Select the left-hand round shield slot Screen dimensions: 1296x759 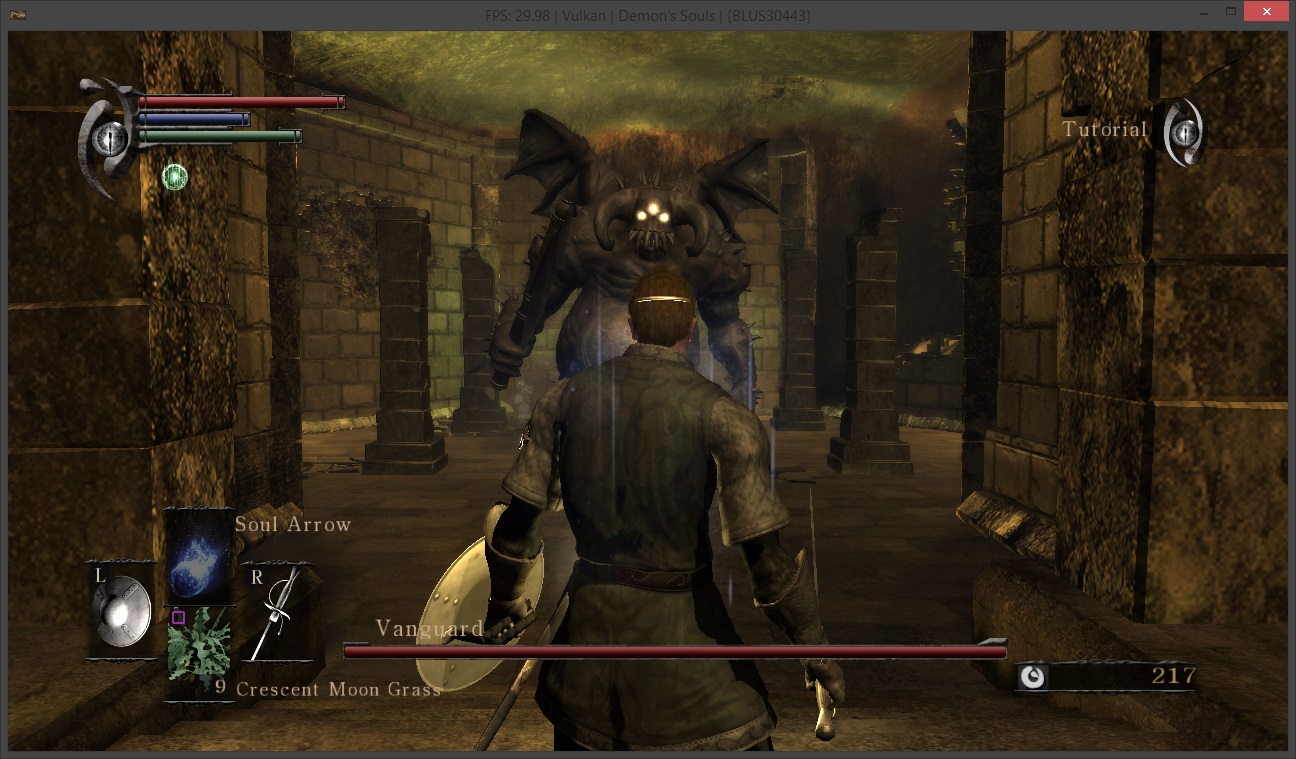121,610
